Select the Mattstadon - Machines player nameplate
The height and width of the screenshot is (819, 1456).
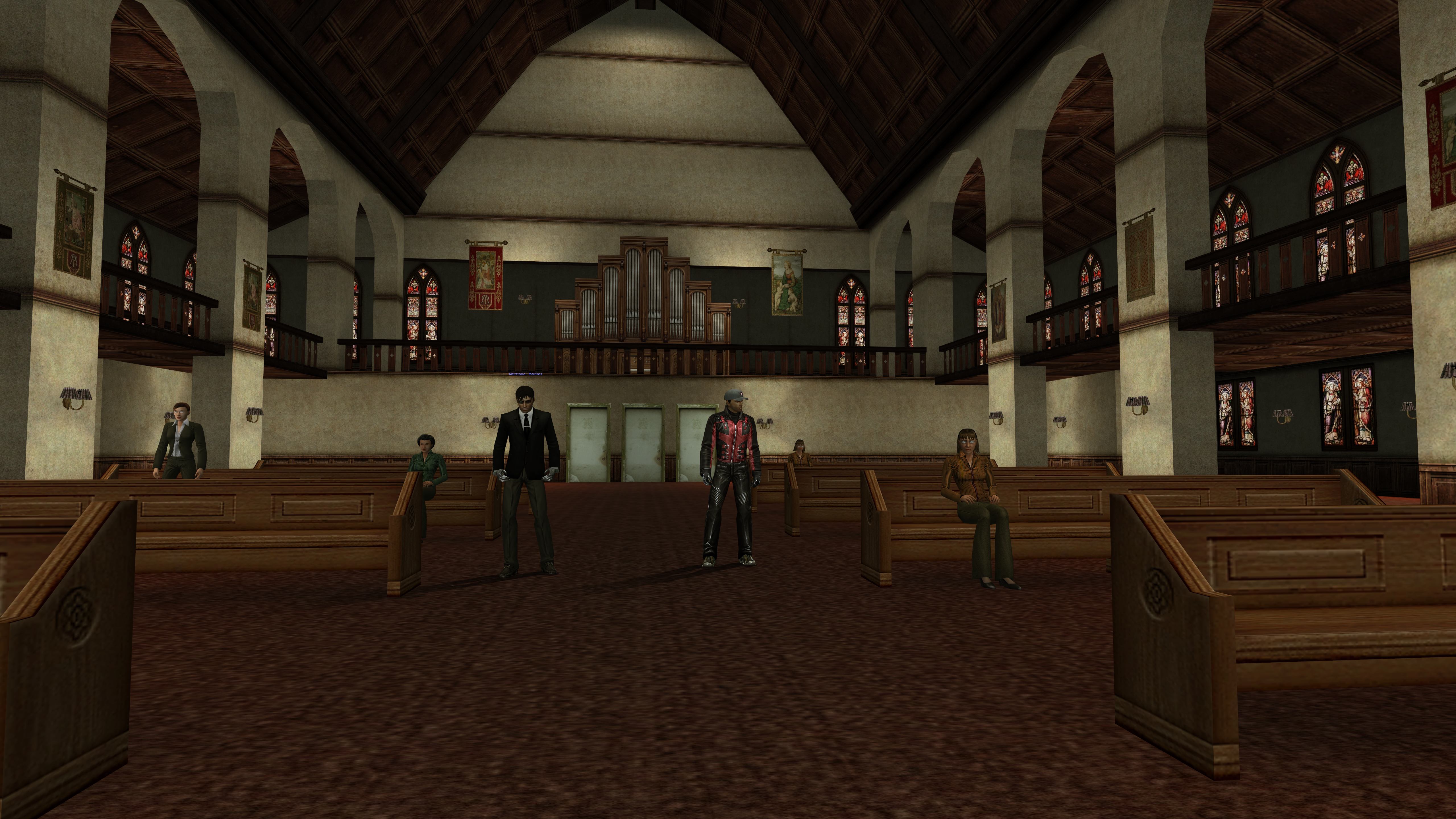coord(525,374)
